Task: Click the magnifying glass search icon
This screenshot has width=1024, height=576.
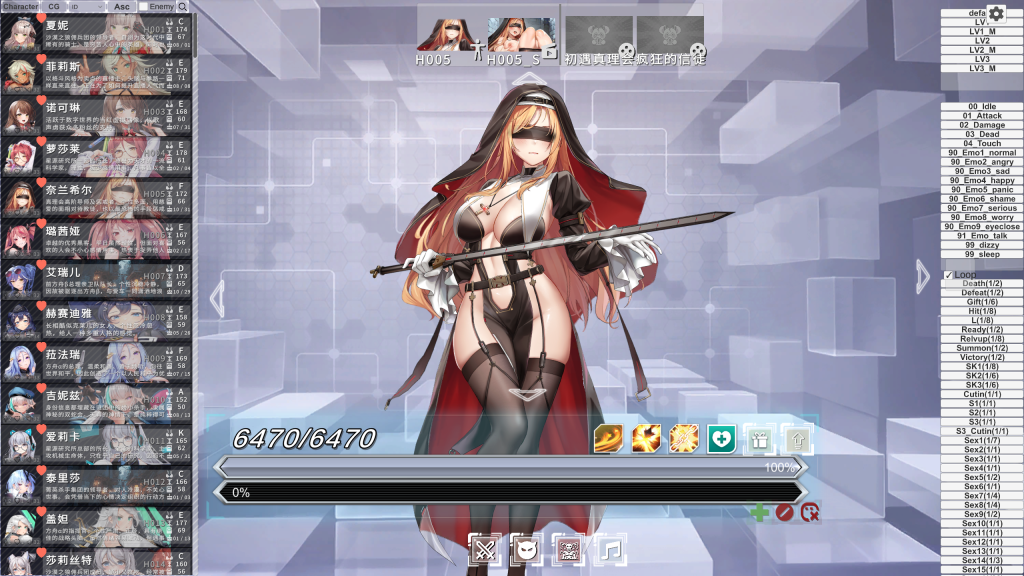Action: click(x=182, y=6)
